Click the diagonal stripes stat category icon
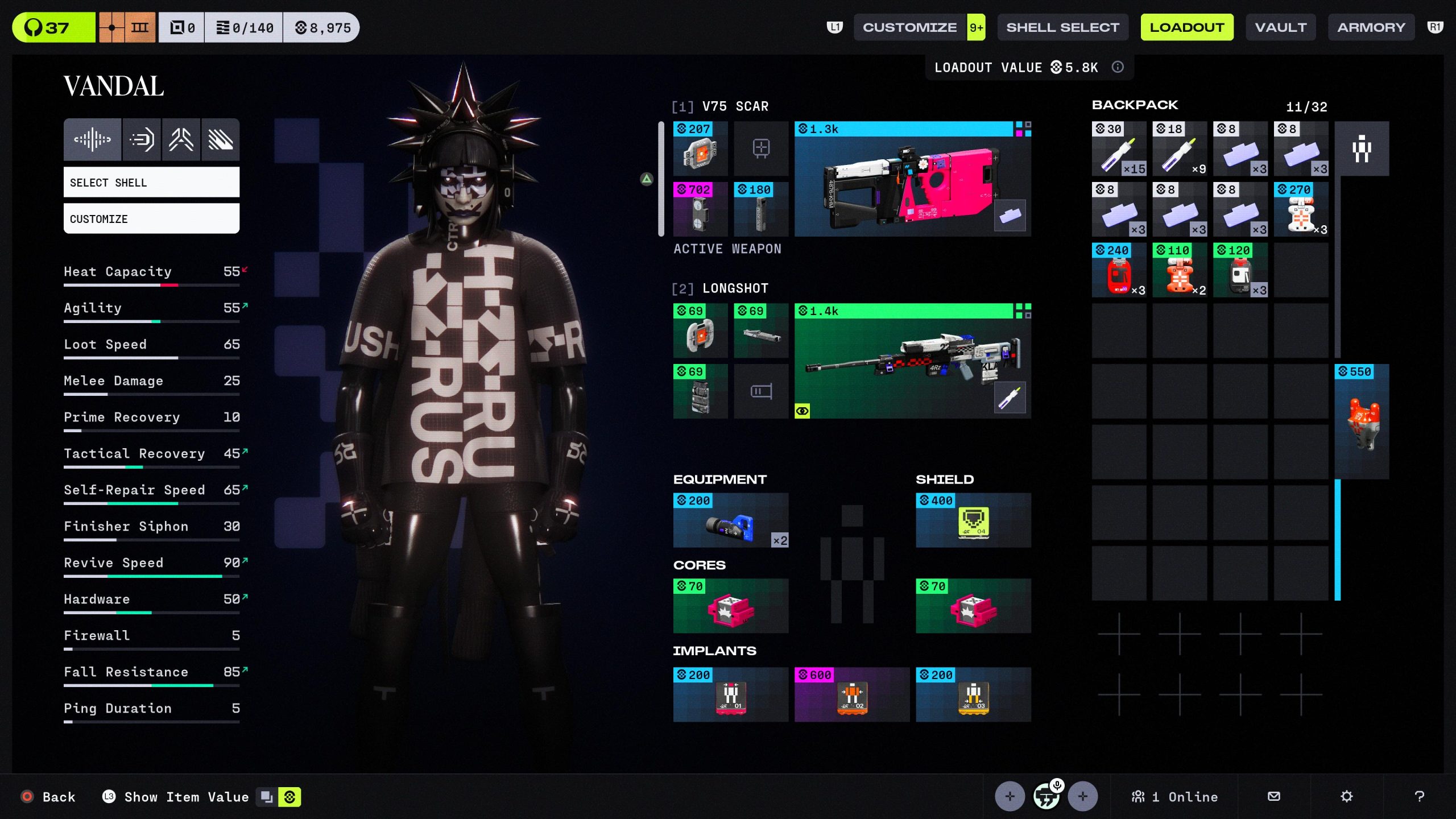Screen dimensions: 1456x819 point(221,139)
